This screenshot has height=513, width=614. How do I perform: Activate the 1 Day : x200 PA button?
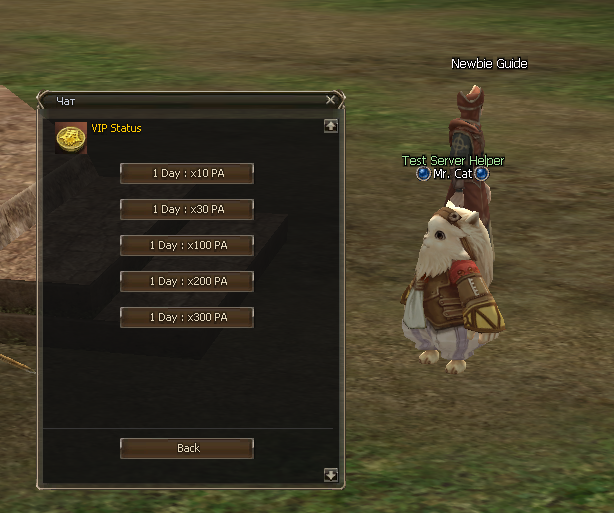click(x=187, y=282)
